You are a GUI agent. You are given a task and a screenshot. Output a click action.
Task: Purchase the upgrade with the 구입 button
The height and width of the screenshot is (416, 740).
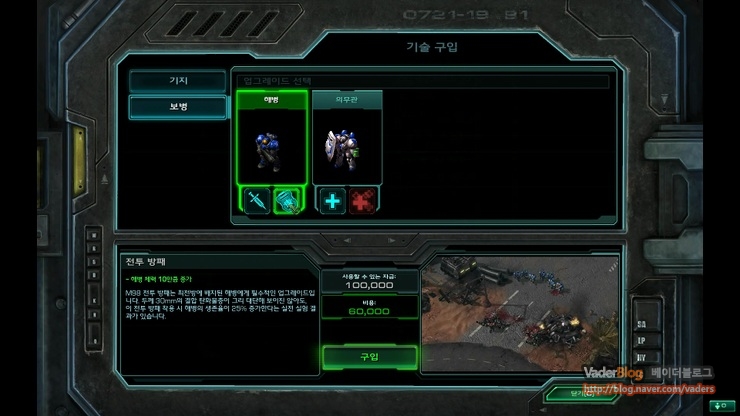coord(368,357)
